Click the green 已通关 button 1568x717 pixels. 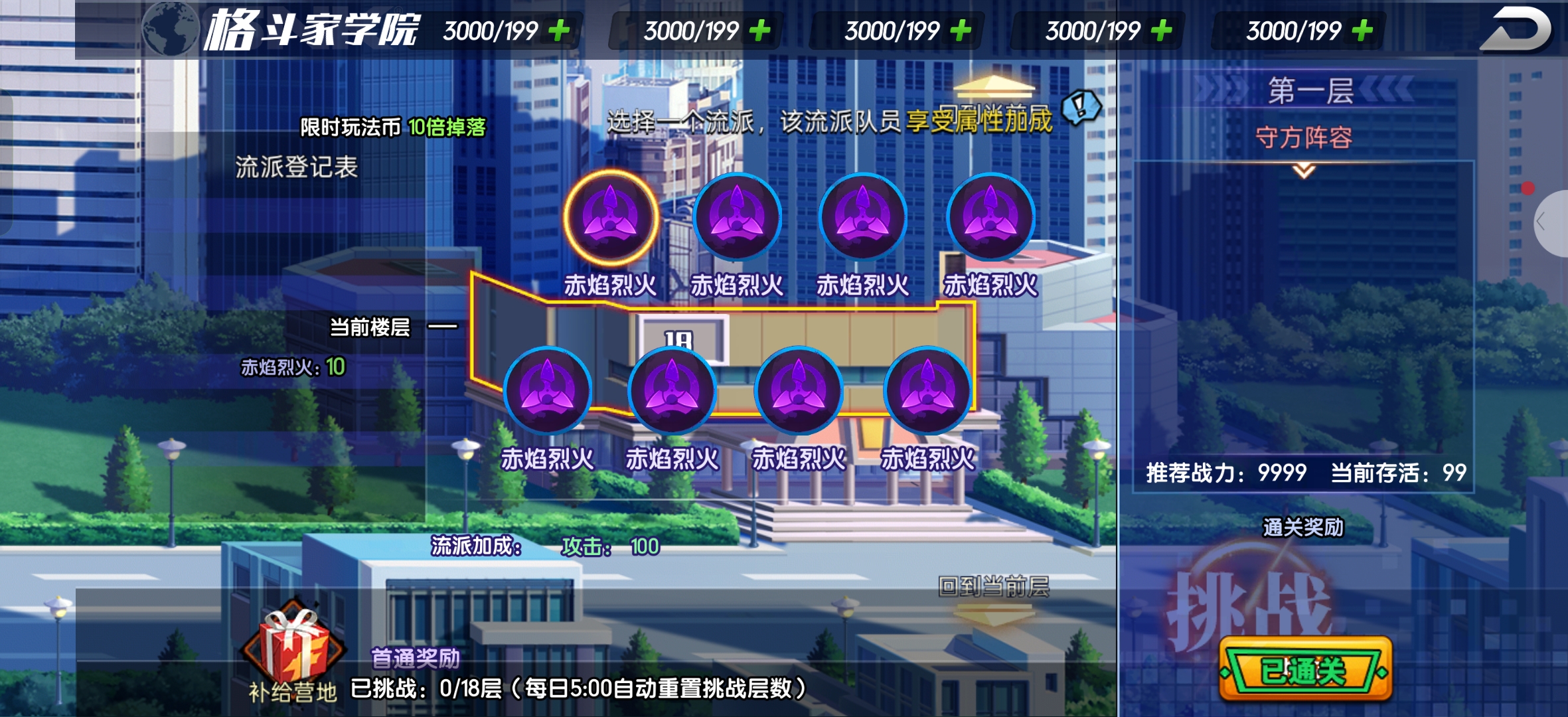click(1304, 671)
